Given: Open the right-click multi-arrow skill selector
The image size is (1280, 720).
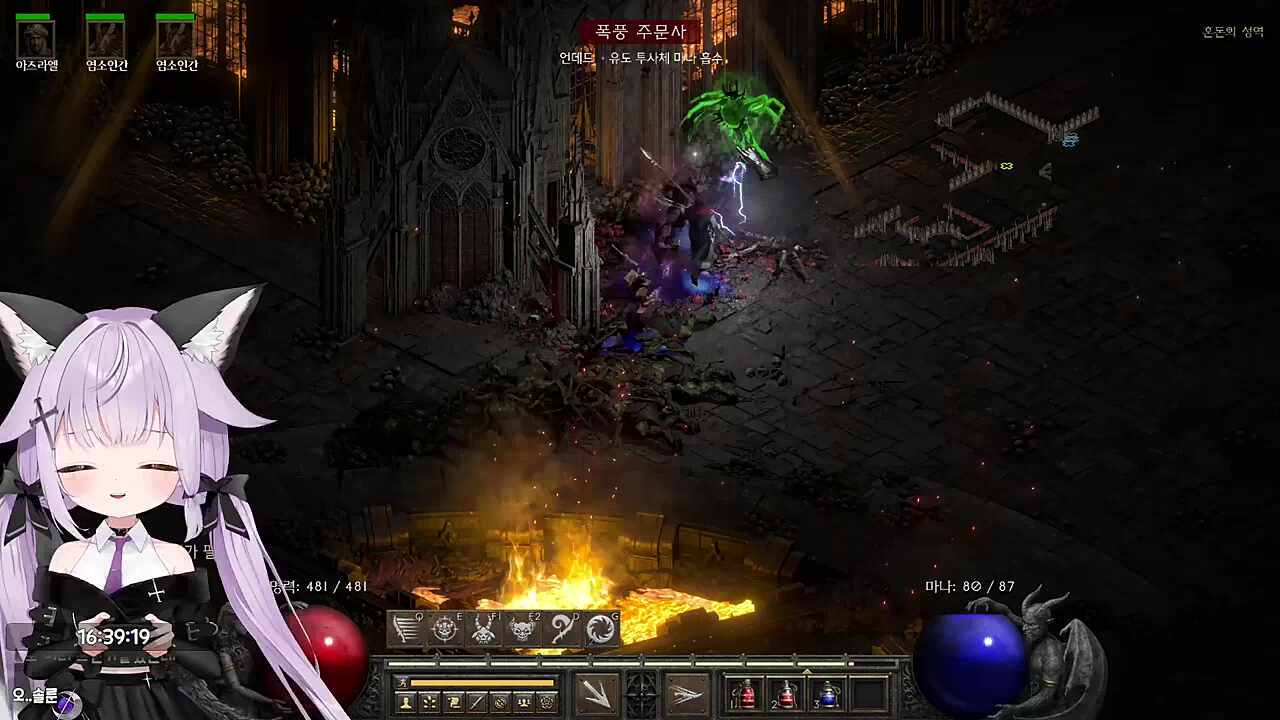Looking at the screenshot, I should click(685, 694).
